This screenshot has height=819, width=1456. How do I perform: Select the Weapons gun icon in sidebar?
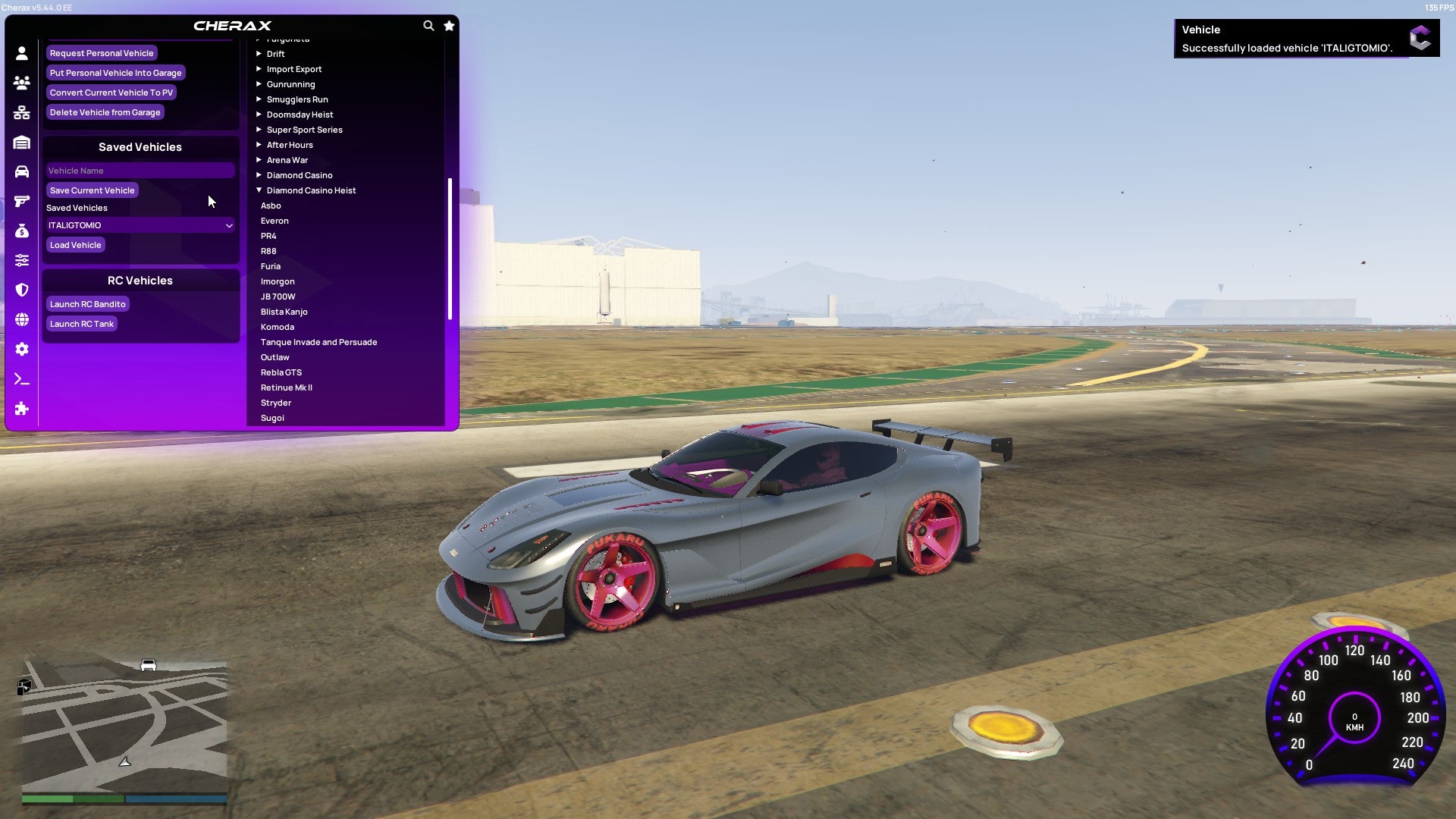pos(22,202)
